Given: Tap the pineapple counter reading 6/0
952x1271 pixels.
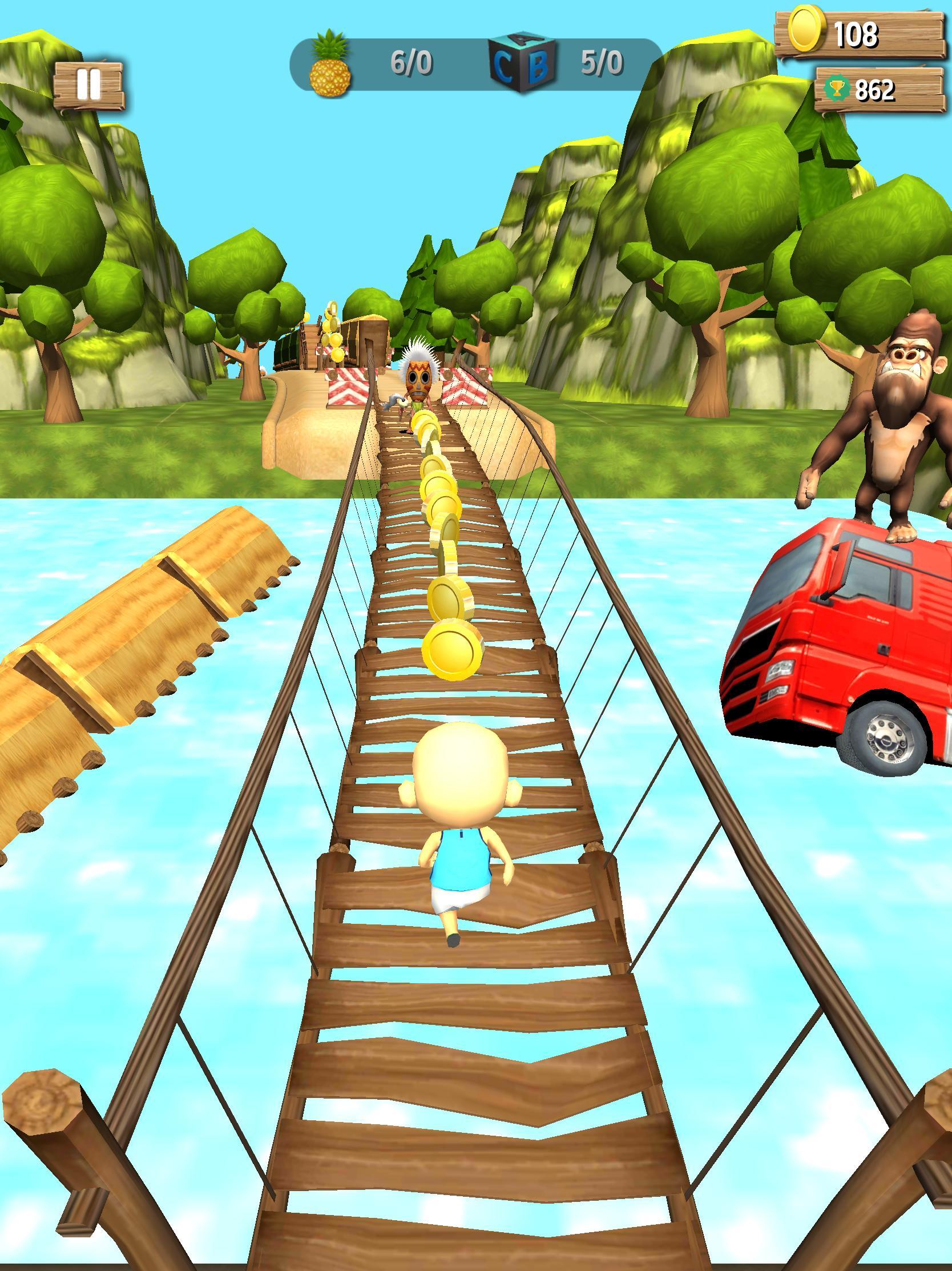Looking at the screenshot, I should coord(410,62).
